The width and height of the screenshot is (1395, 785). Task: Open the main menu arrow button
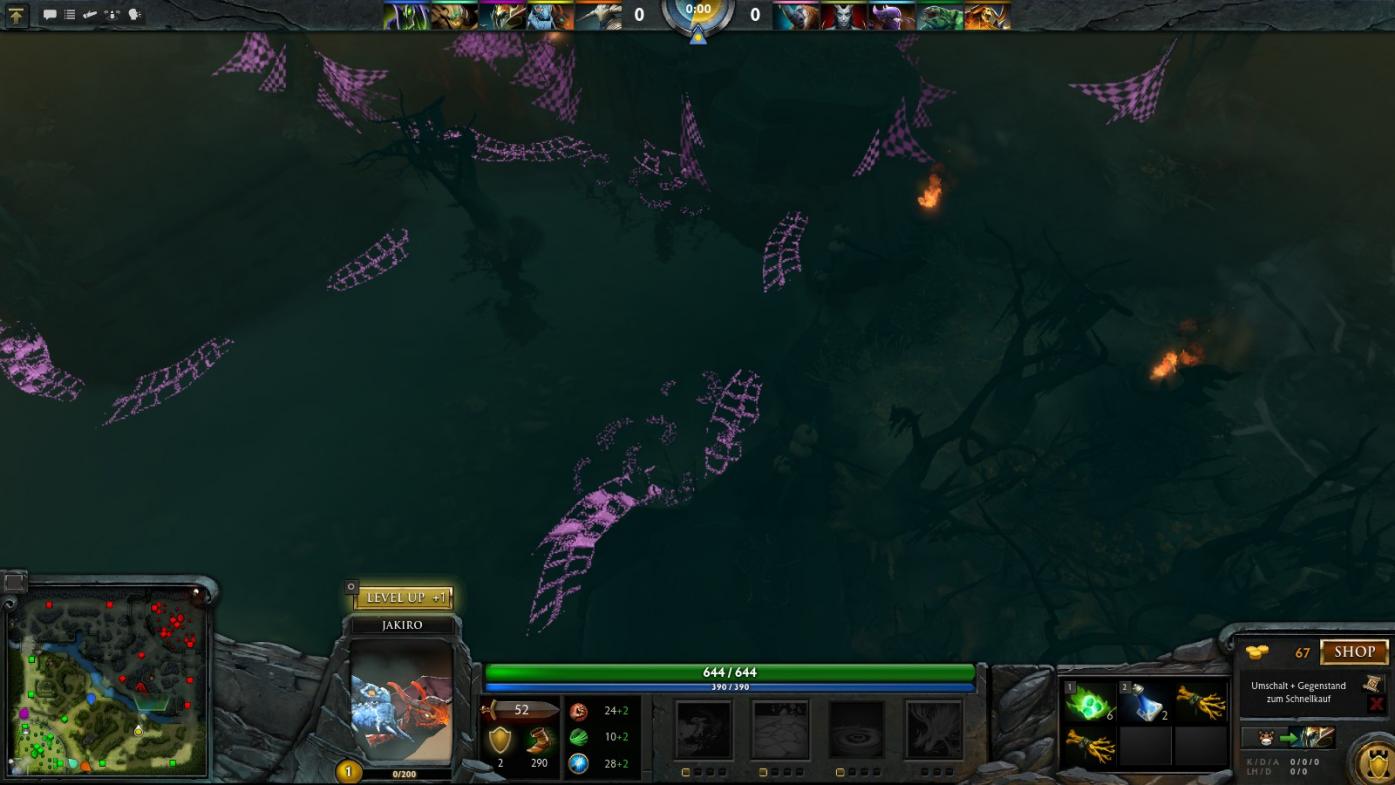[x=17, y=15]
